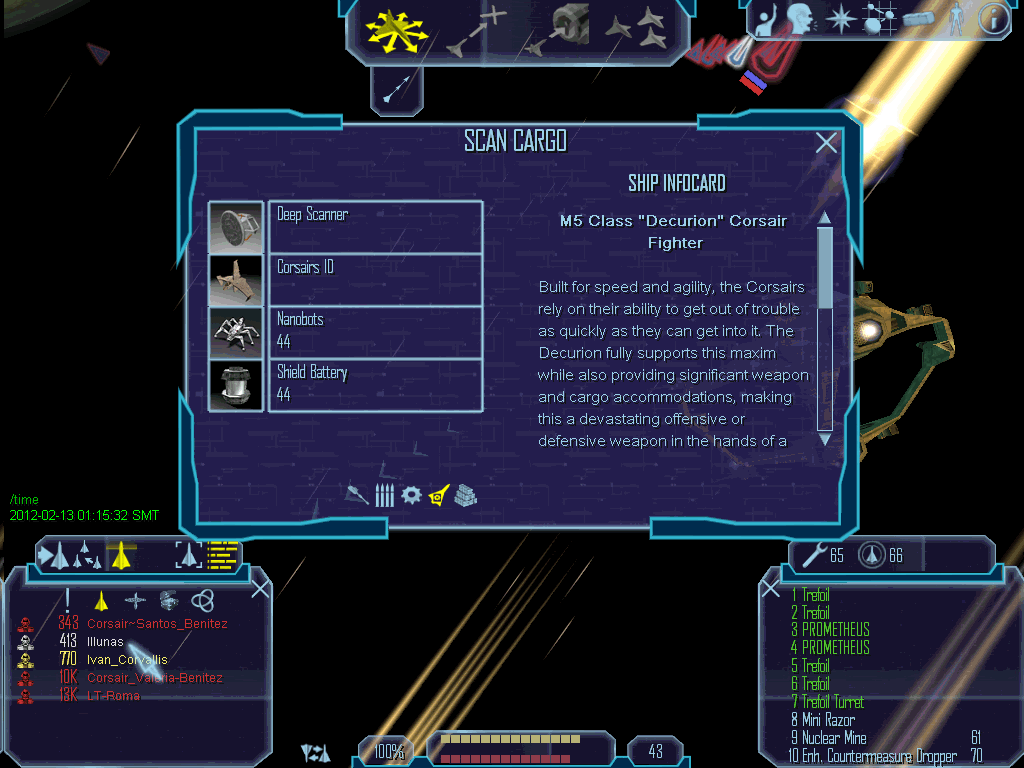Close the Scan Cargo window
The height and width of the screenshot is (768, 1024).
pos(826,143)
